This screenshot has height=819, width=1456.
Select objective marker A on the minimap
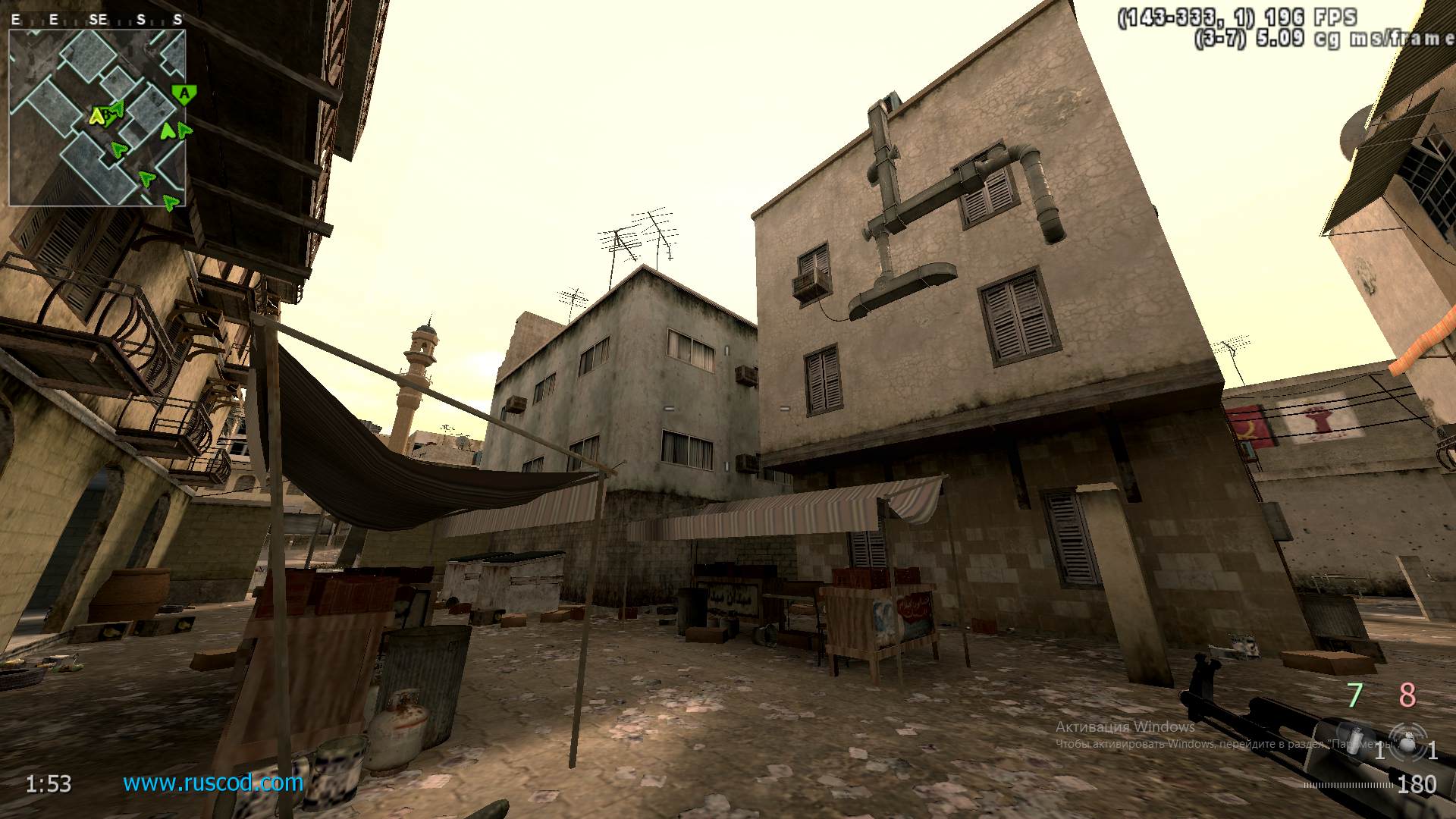coord(183,93)
